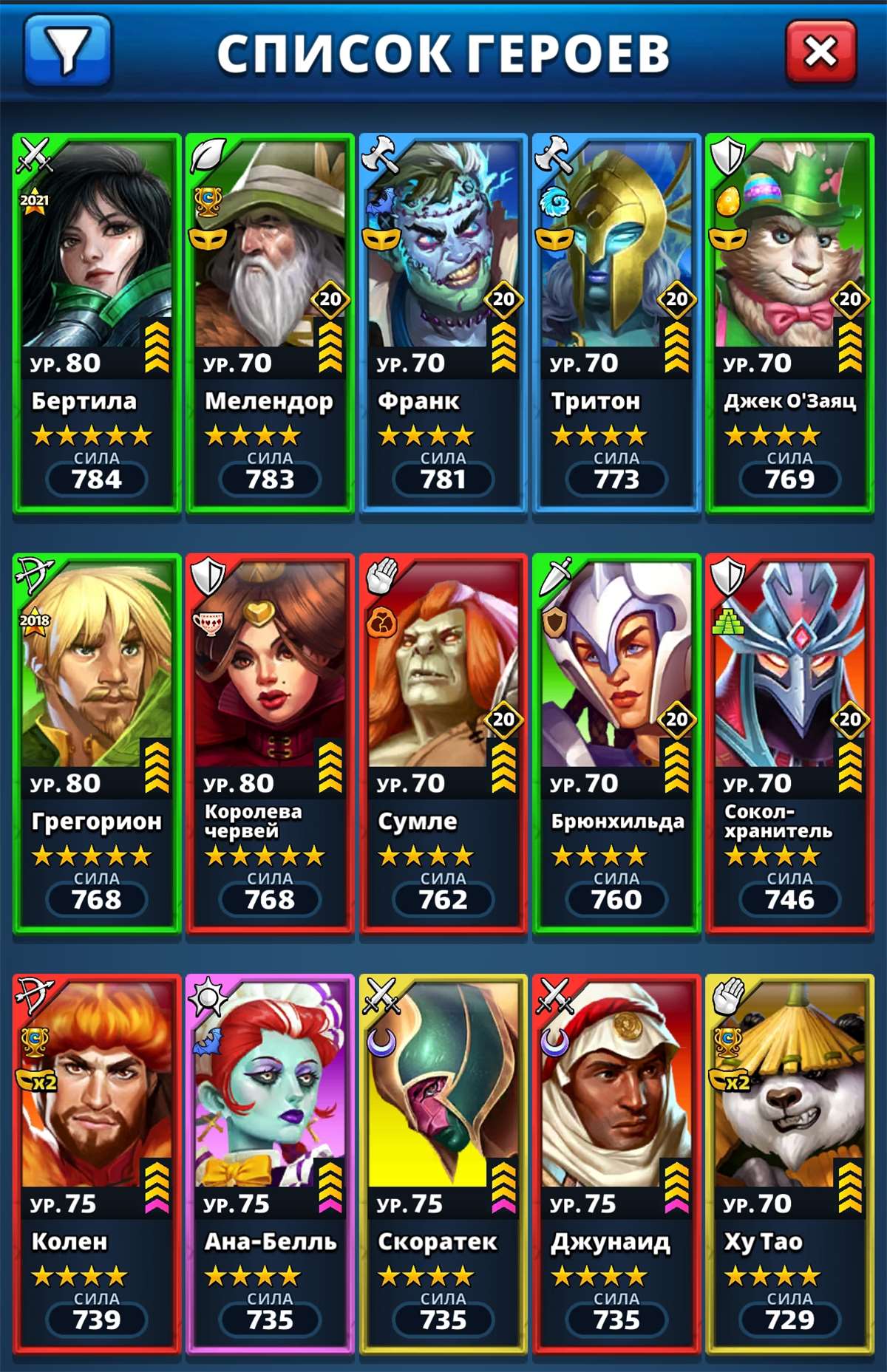Select the Скоратек hero card
The width and height of the screenshot is (887, 1372).
coord(443,1164)
